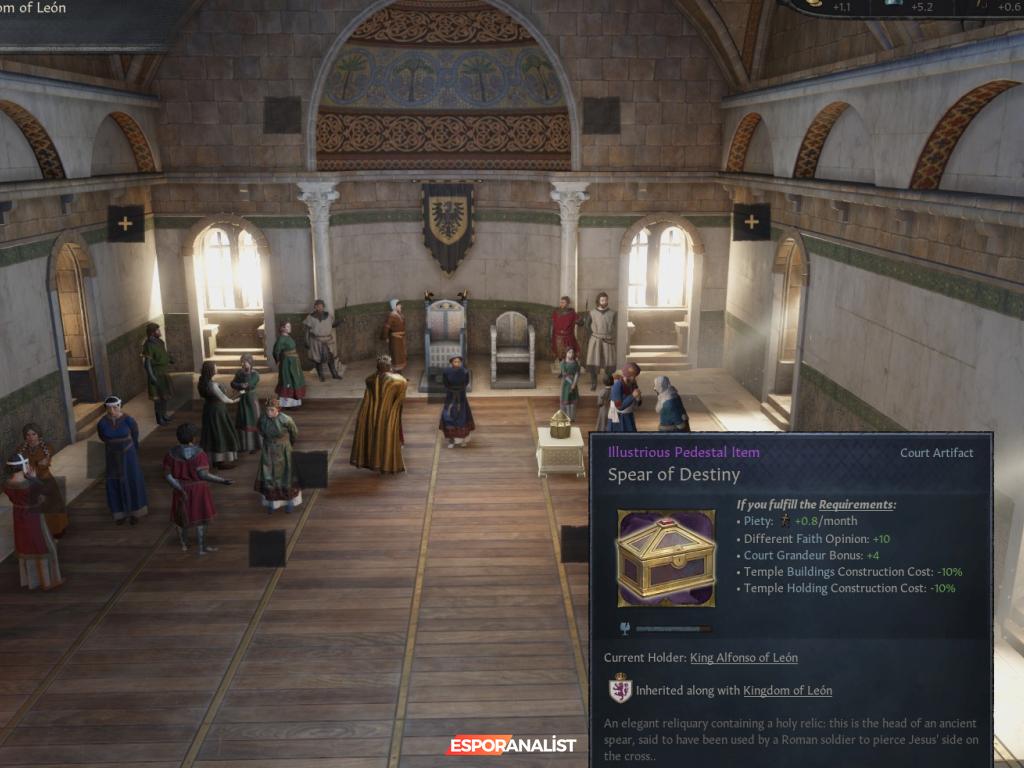
Task: Open King Alfonso of León's character link
Action: [x=743, y=658]
